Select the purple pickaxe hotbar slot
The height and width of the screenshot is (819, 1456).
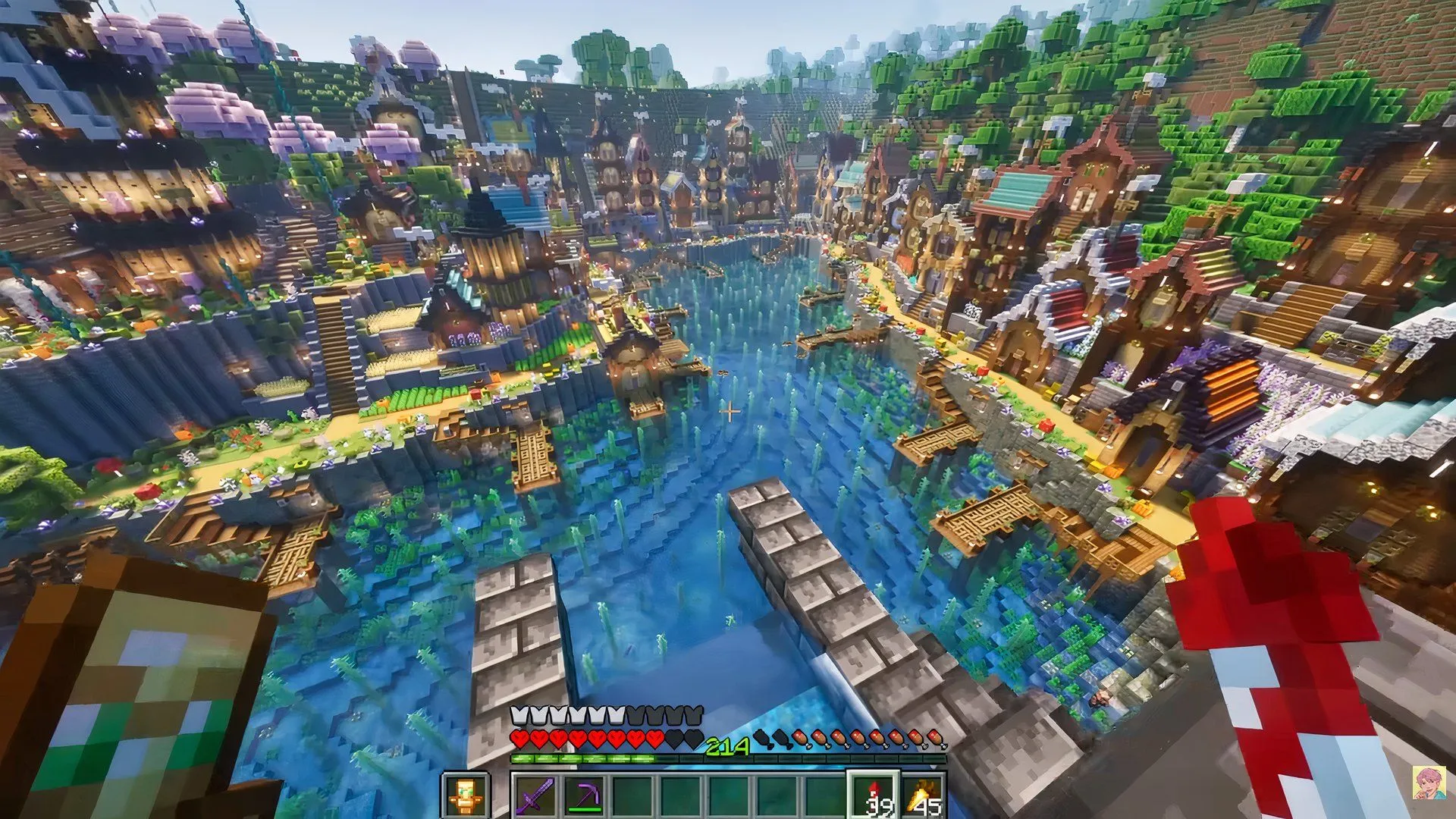pyautogui.click(x=583, y=796)
